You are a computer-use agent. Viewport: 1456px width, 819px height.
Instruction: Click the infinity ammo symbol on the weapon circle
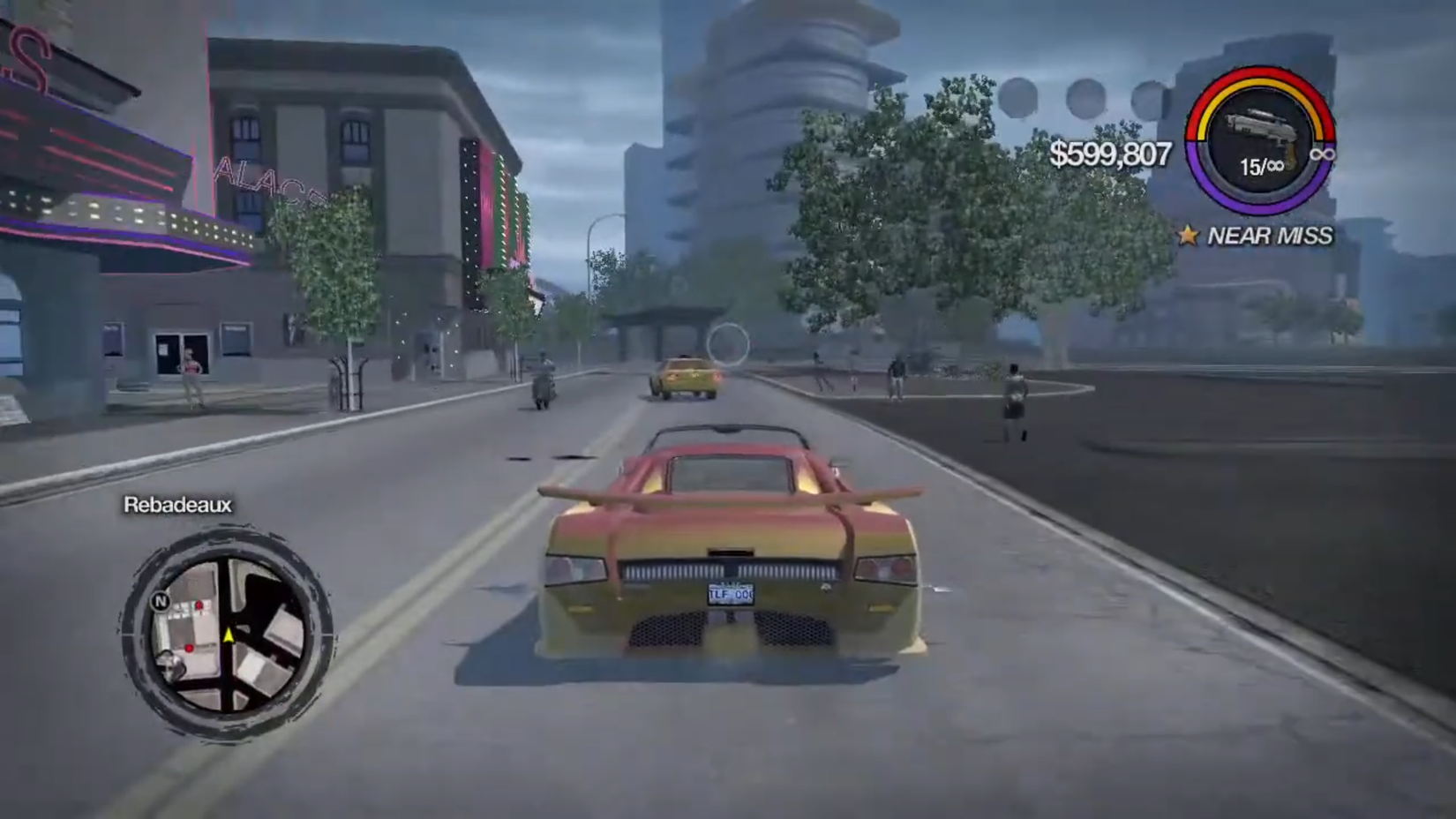[x=1322, y=154]
